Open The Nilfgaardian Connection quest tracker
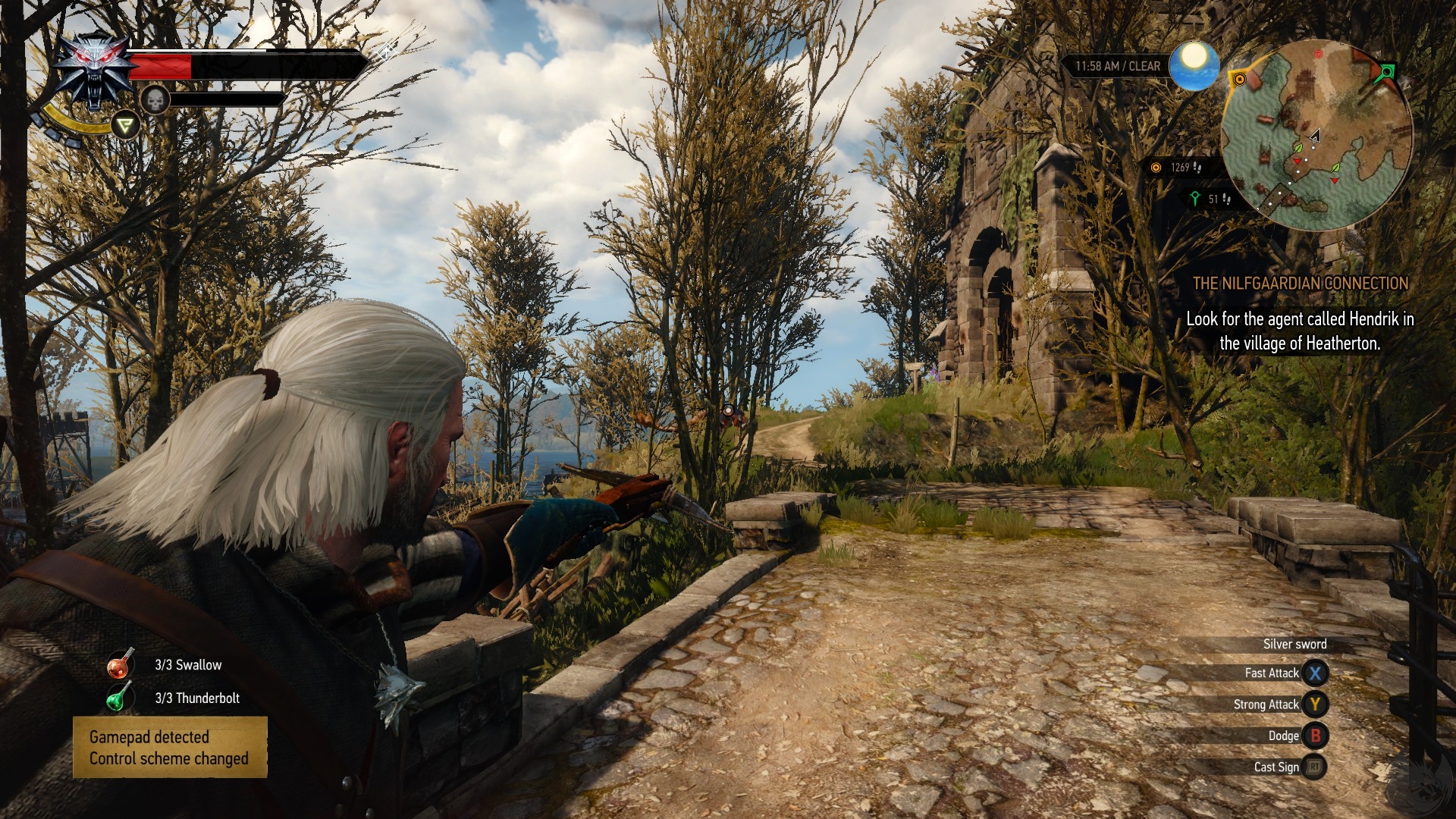Viewport: 1456px width, 819px height. pyautogui.click(x=1300, y=284)
